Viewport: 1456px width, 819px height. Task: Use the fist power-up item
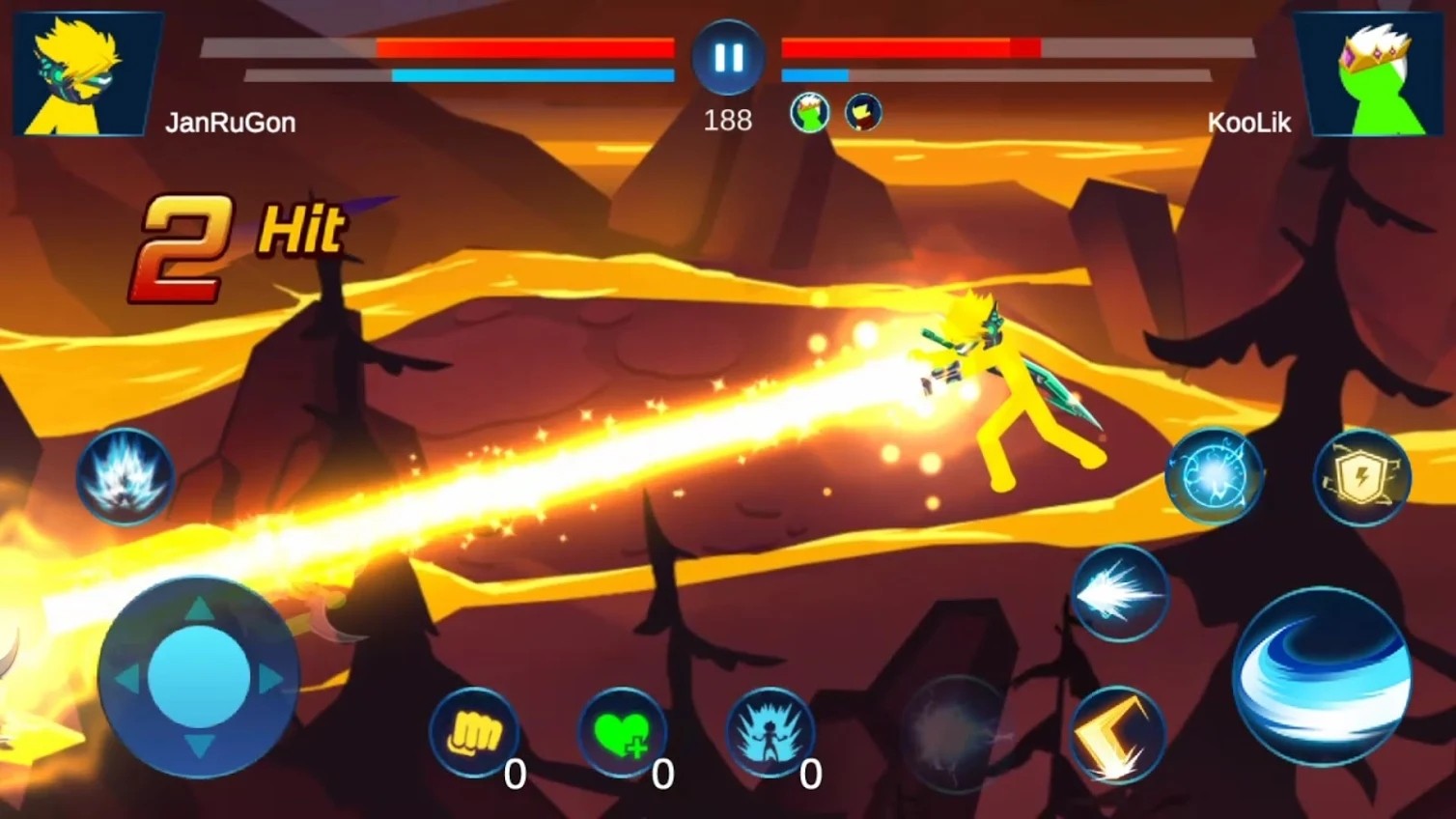coord(473,733)
